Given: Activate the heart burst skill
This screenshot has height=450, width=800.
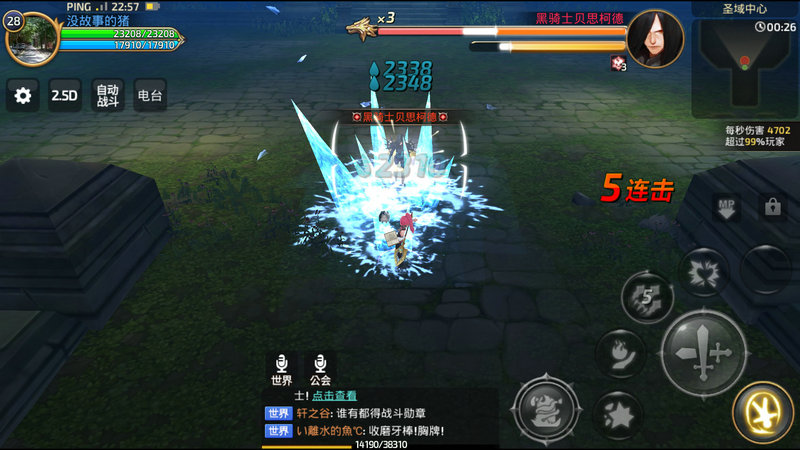Looking at the screenshot, I should (705, 271).
